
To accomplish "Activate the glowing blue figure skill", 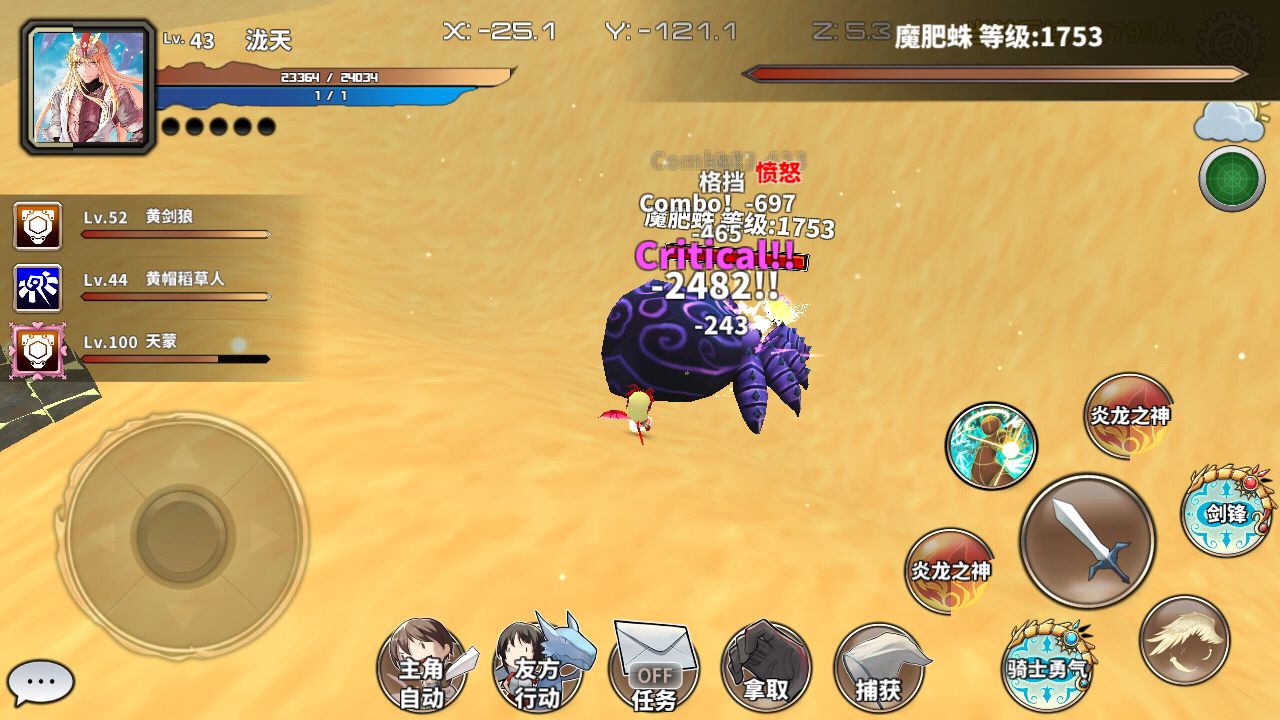I will (991, 445).
